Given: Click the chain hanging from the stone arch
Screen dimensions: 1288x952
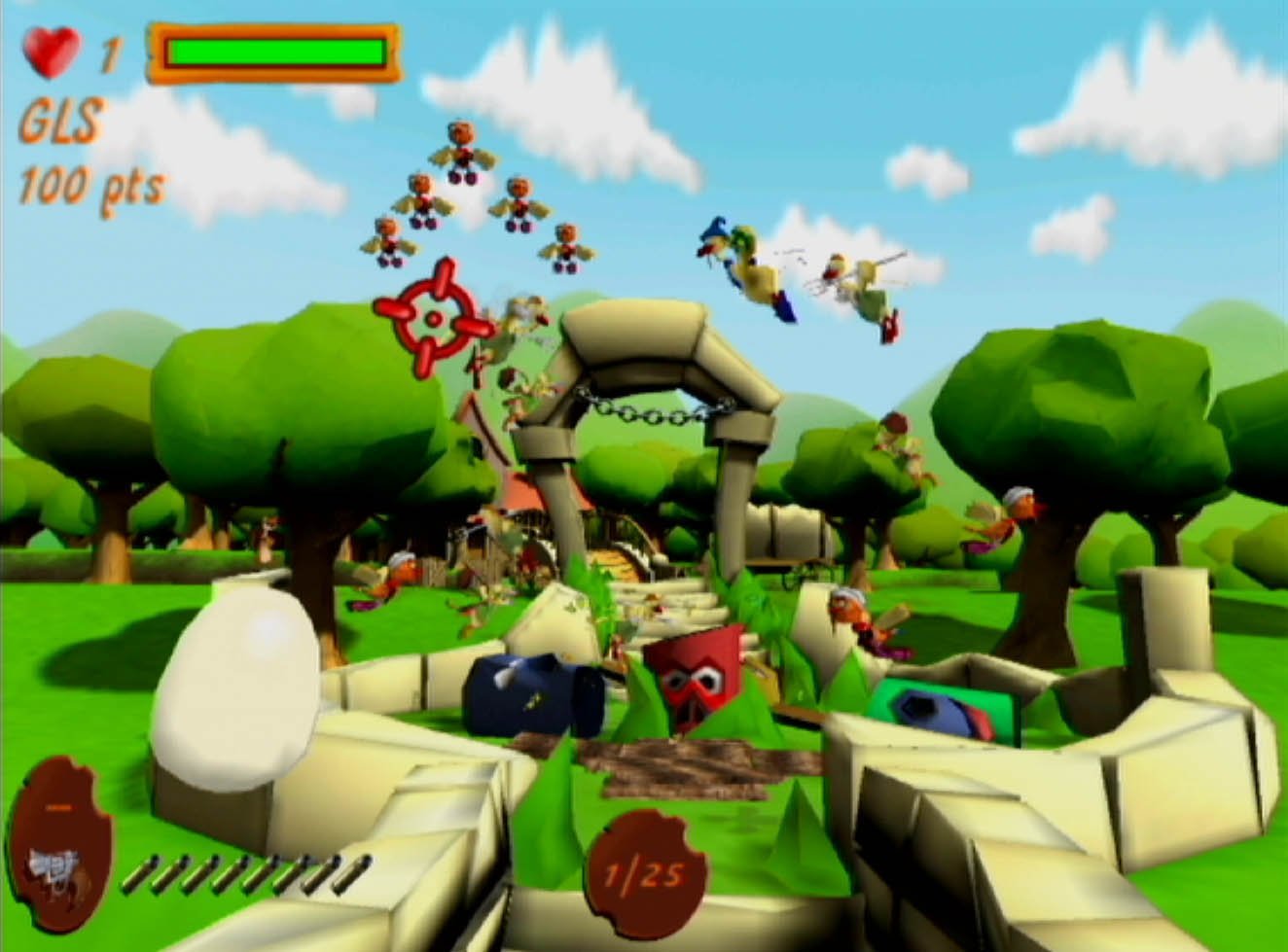Looking at the screenshot, I should tap(652, 414).
